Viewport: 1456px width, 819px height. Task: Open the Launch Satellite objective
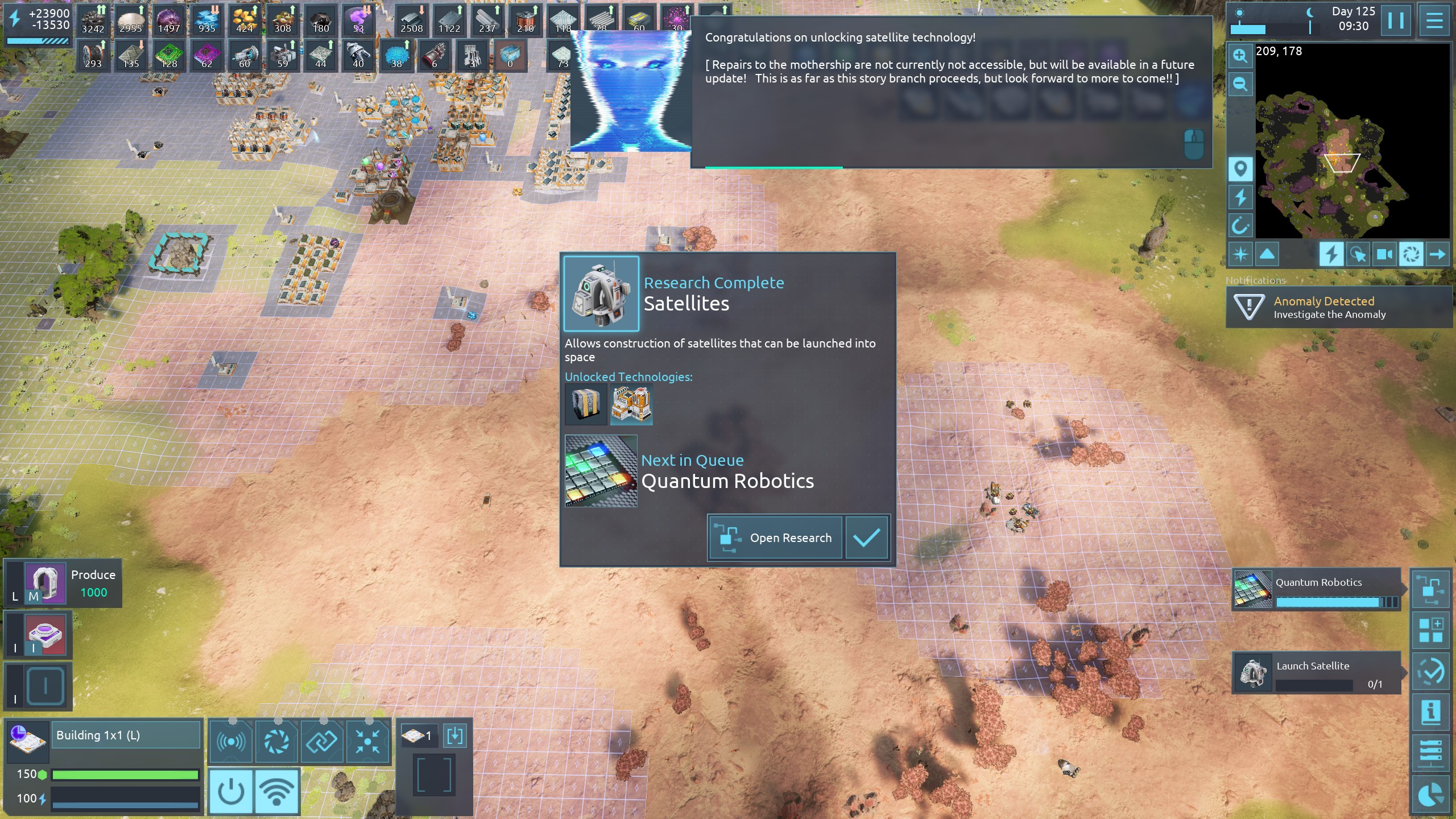click(1316, 673)
